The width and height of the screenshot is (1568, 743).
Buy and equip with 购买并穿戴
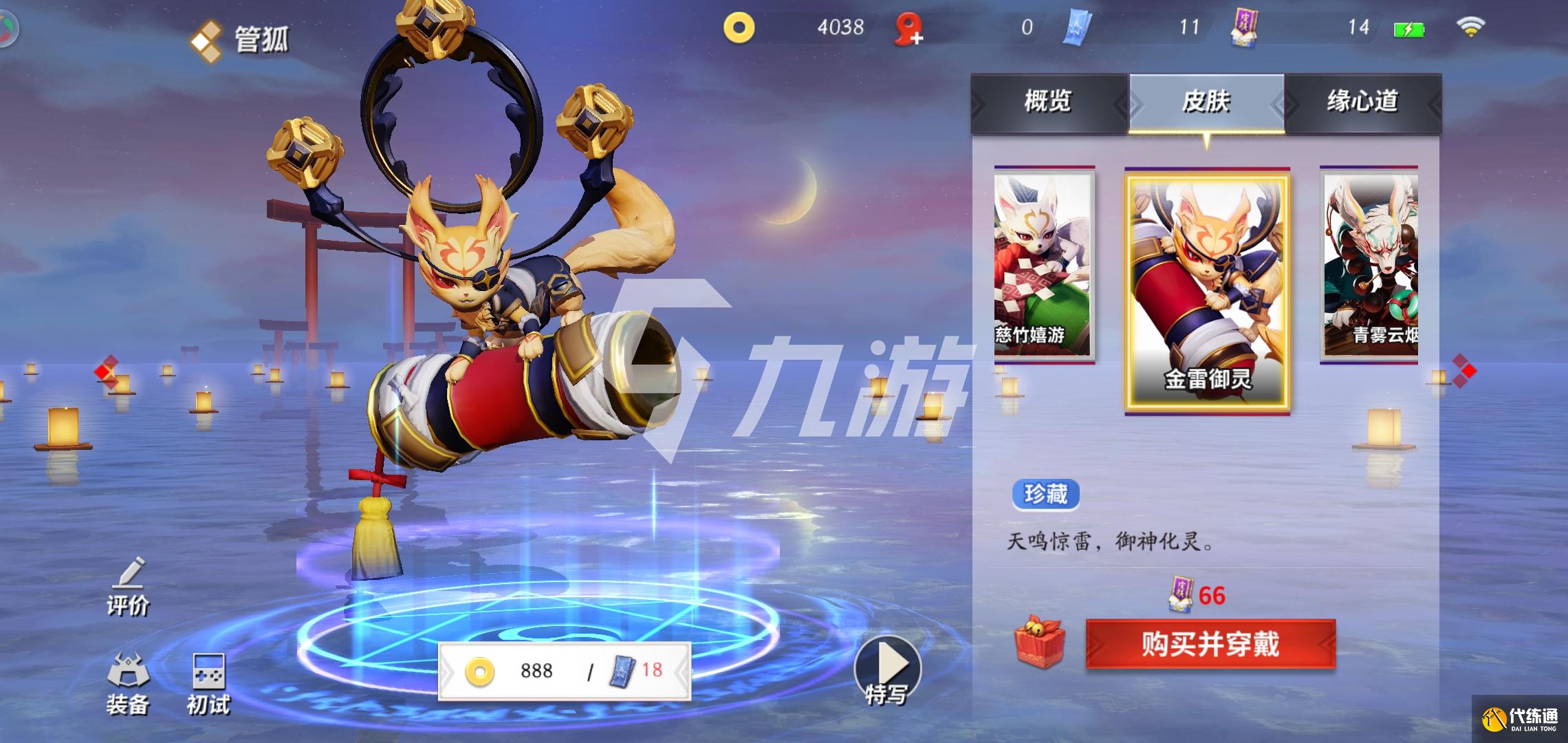(1210, 645)
